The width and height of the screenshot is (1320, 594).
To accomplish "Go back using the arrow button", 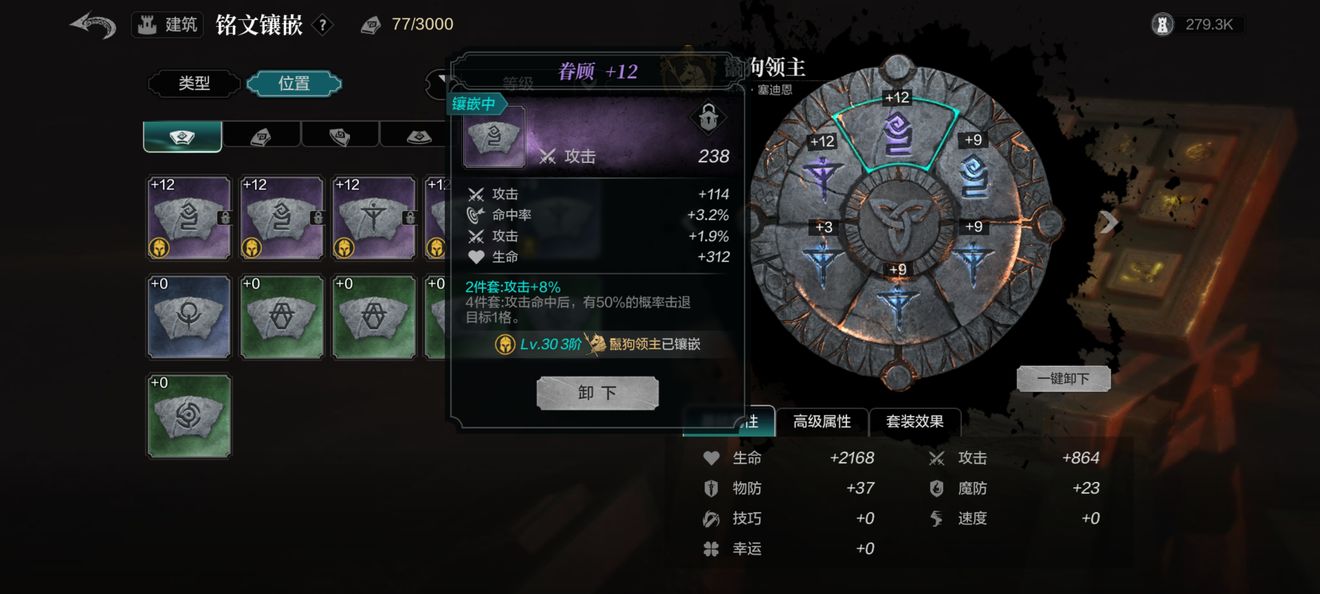I will 93,25.
